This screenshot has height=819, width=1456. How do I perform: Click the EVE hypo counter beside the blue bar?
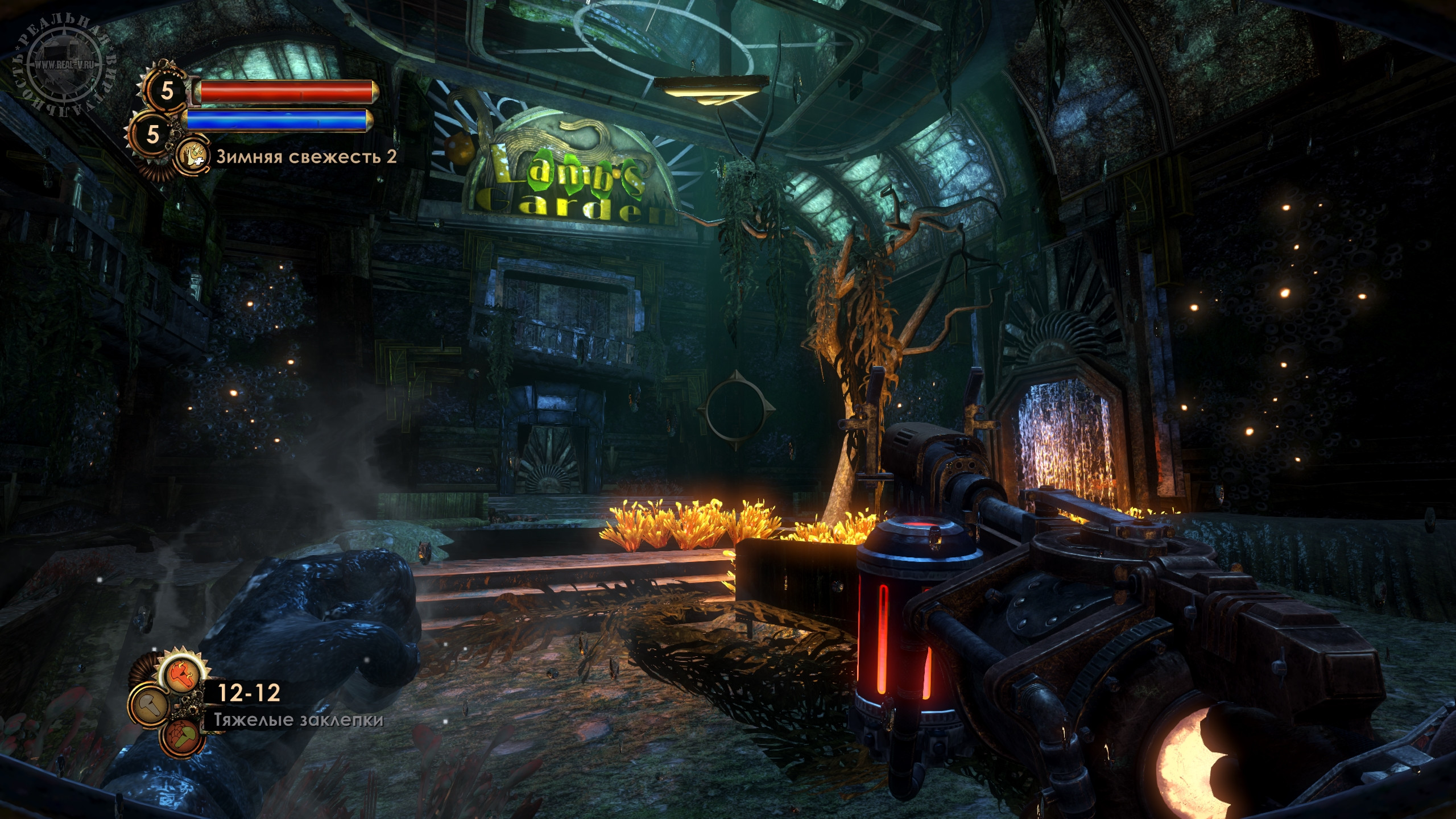click(x=152, y=134)
